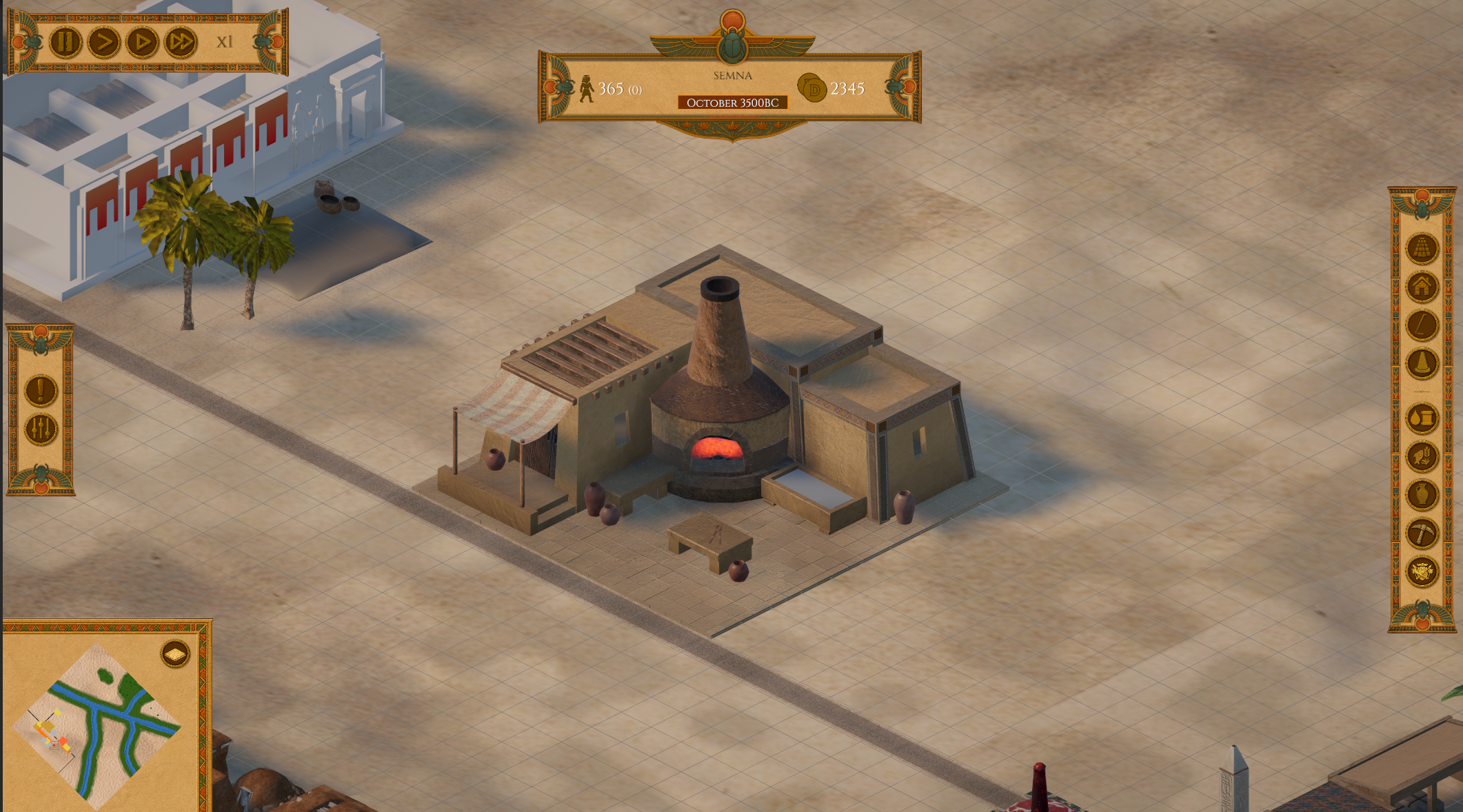1463x812 pixels.
Task: Set normal speed with the single arrow button
Action: (103, 42)
